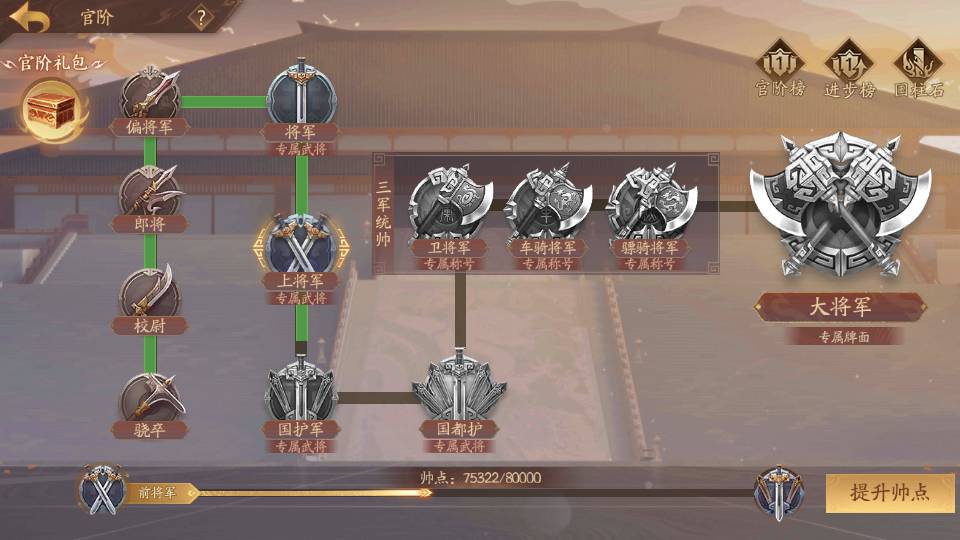This screenshot has width=960, height=540.
Task: Select the 骠骑将军 rank emblem
Action: [650, 204]
